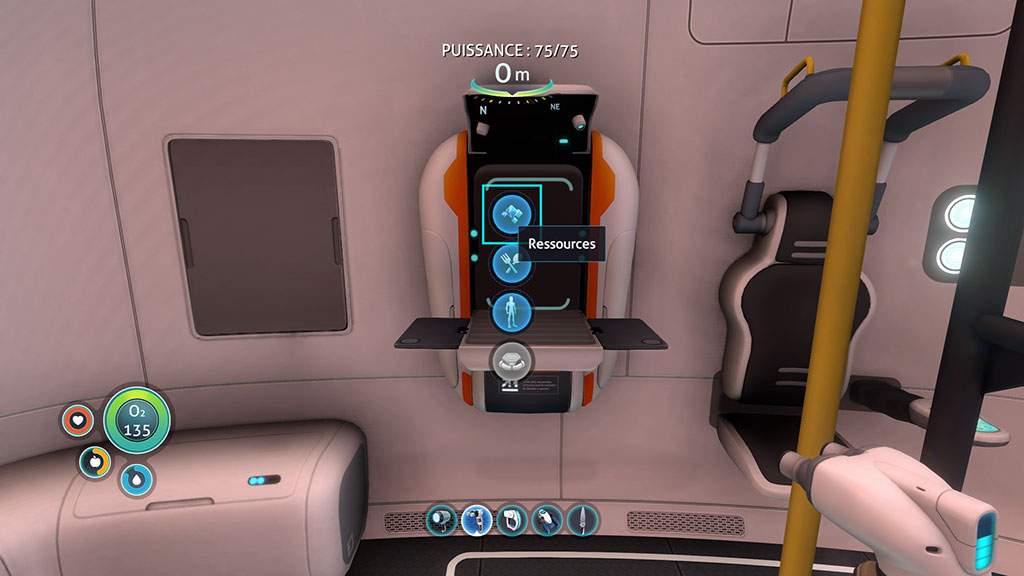Screen dimensions: 1024x576
Task: Select the fork and knife food category
Action: (x=511, y=264)
